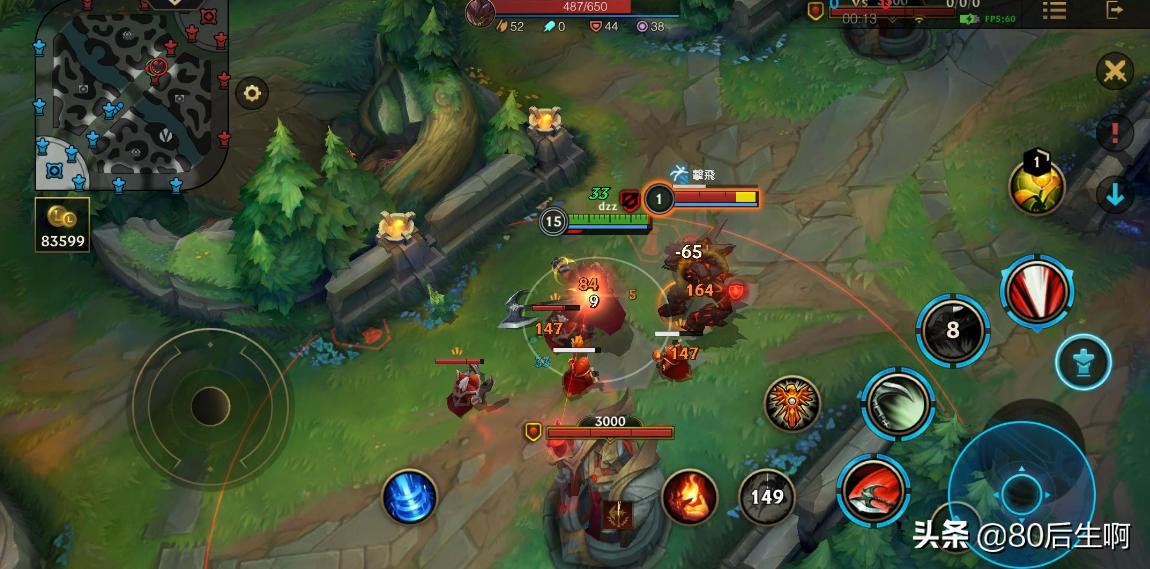Tap the turret target attack button
Screen dimensions: 1150x569
(x=1082, y=362)
